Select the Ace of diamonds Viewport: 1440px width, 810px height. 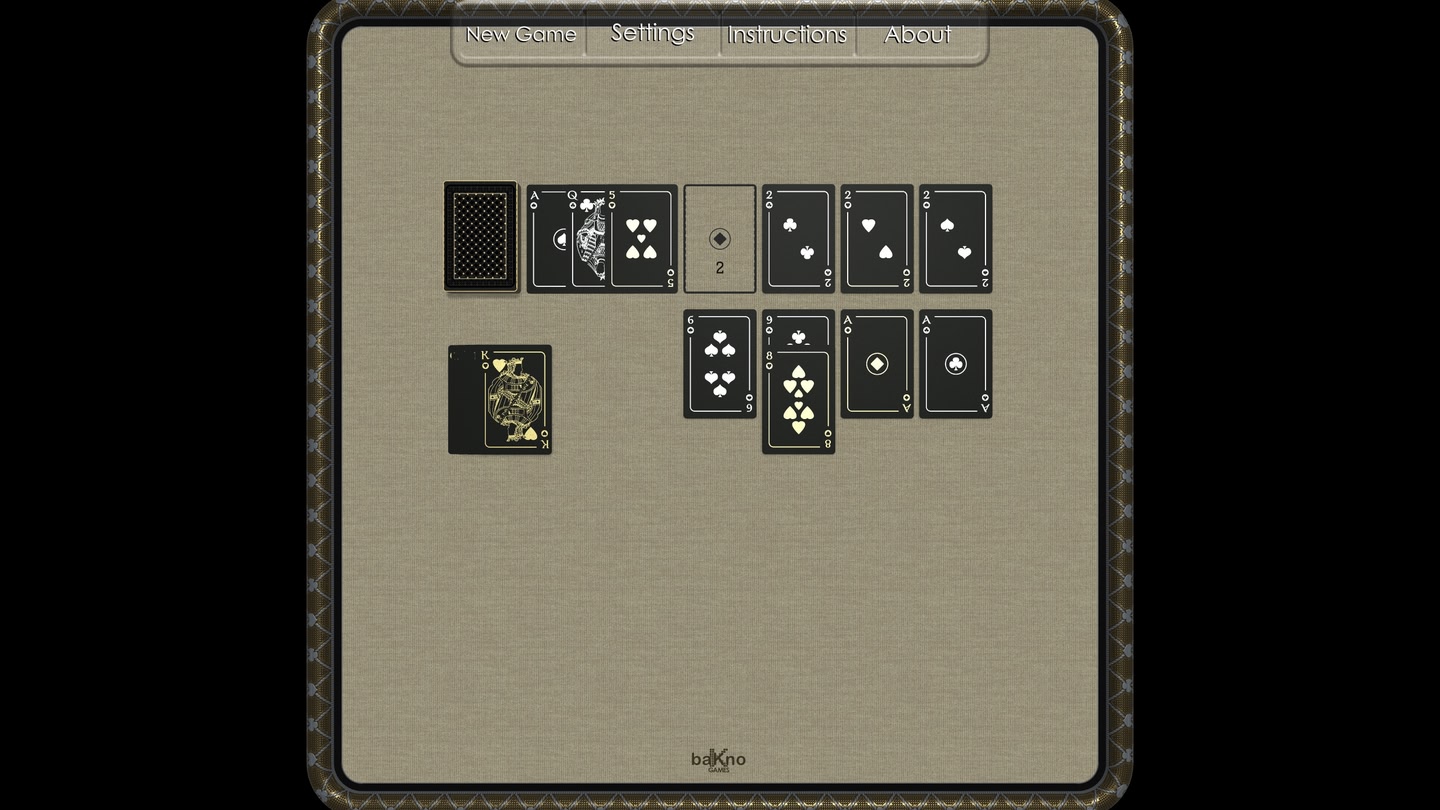(877, 364)
